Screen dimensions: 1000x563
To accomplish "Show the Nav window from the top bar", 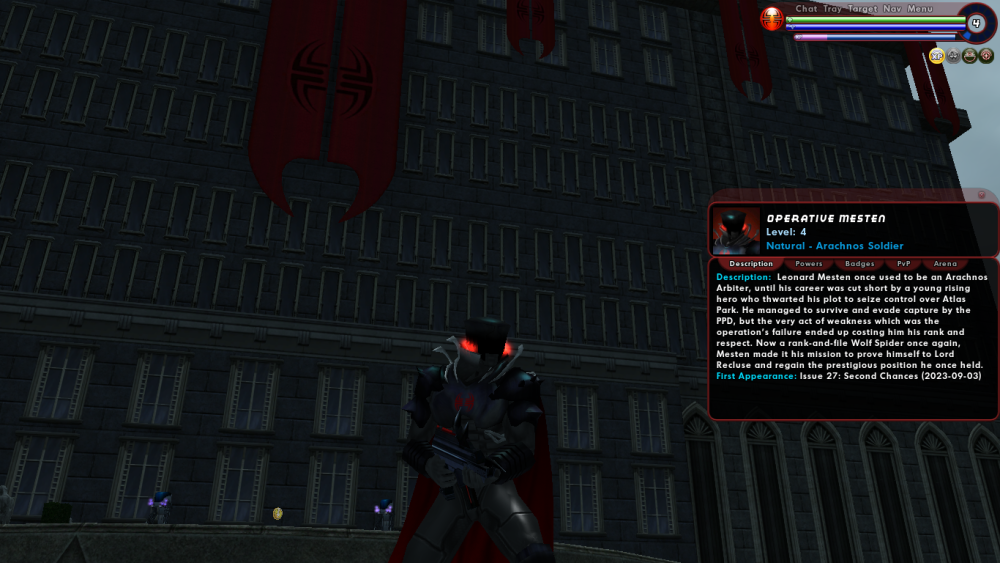I will (x=893, y=9).
